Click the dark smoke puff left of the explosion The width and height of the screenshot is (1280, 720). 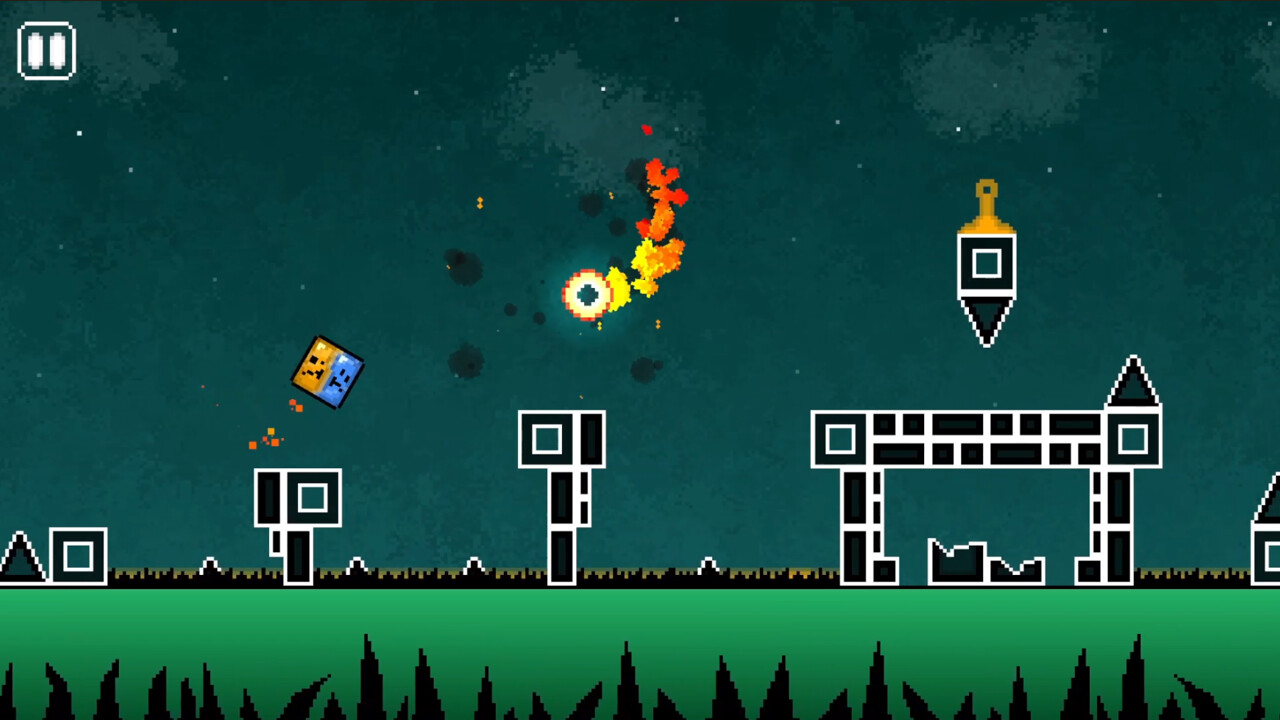point(463,268)
